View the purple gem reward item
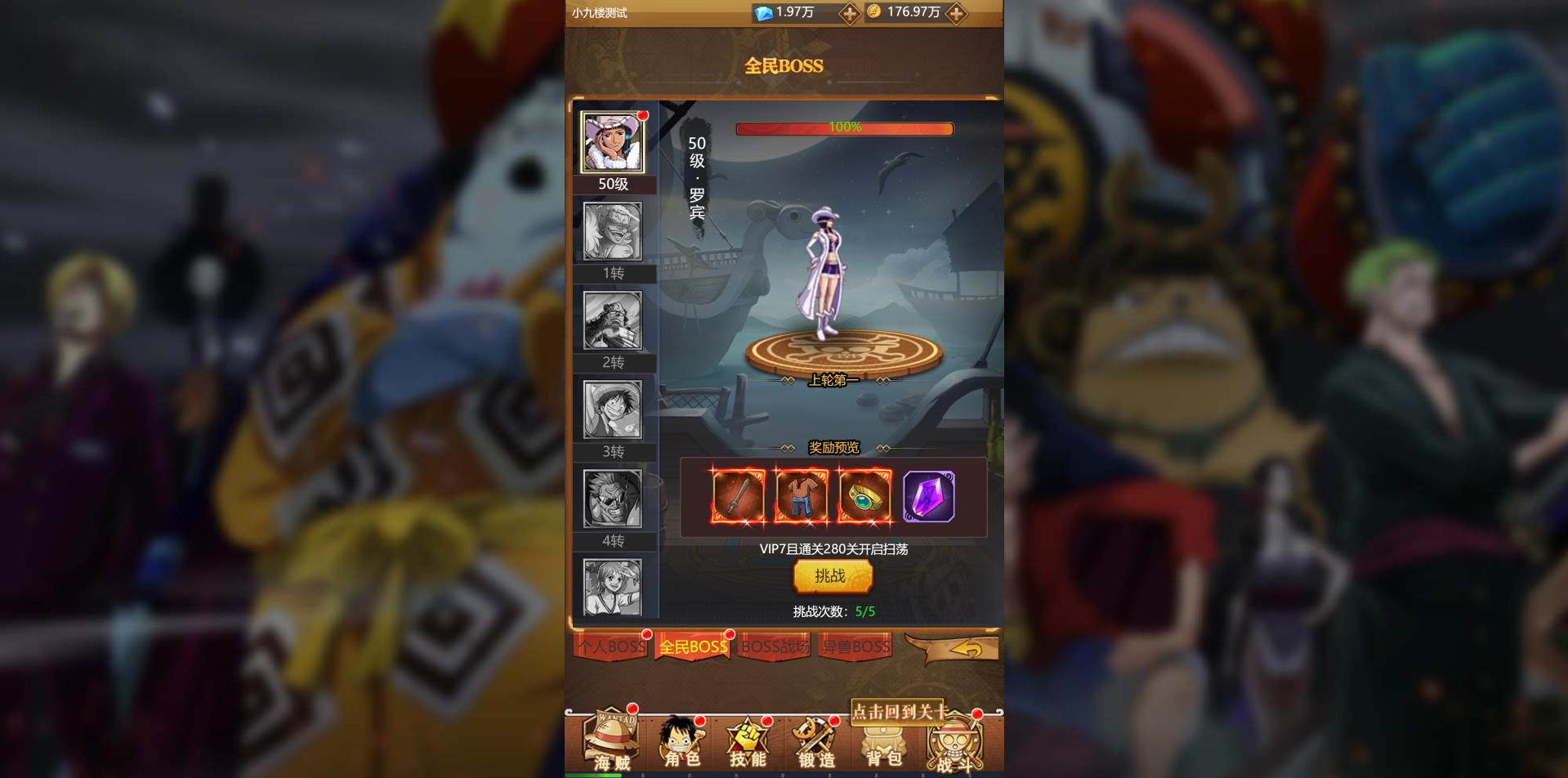The image size is (1568, 778). pyautogui.click(x=928, y=495)
